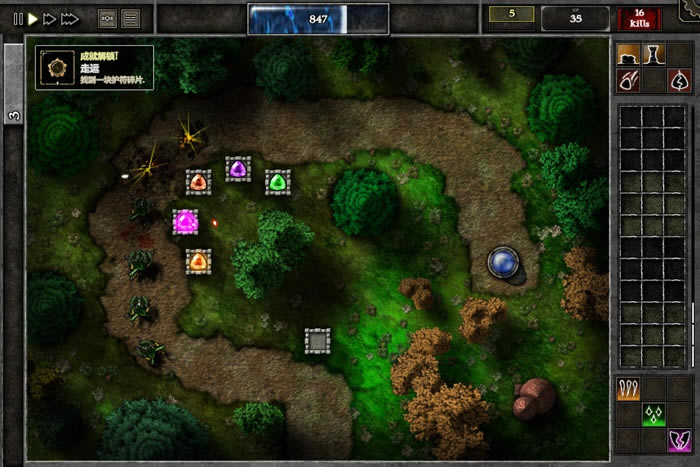
Task: Select the purple gem in its tower
Action: point(238,169)
